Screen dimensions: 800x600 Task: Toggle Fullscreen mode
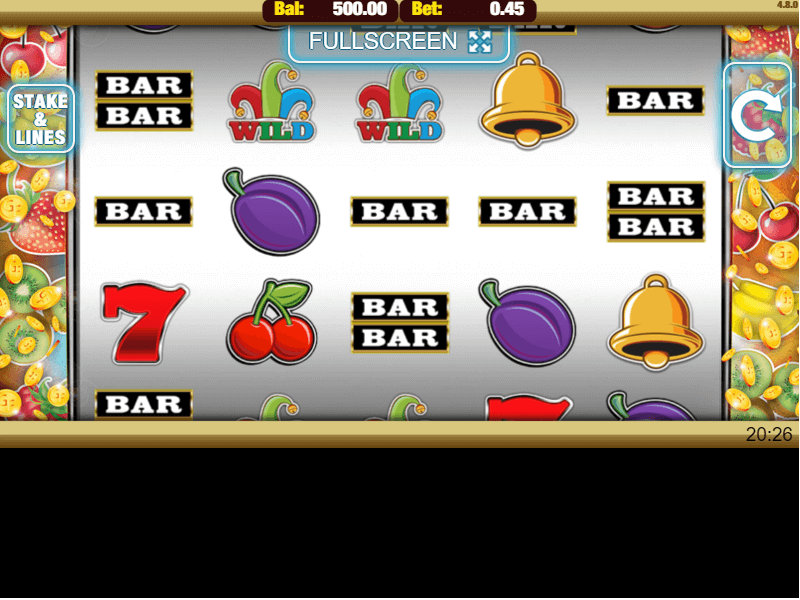click(x=399, y=41)
